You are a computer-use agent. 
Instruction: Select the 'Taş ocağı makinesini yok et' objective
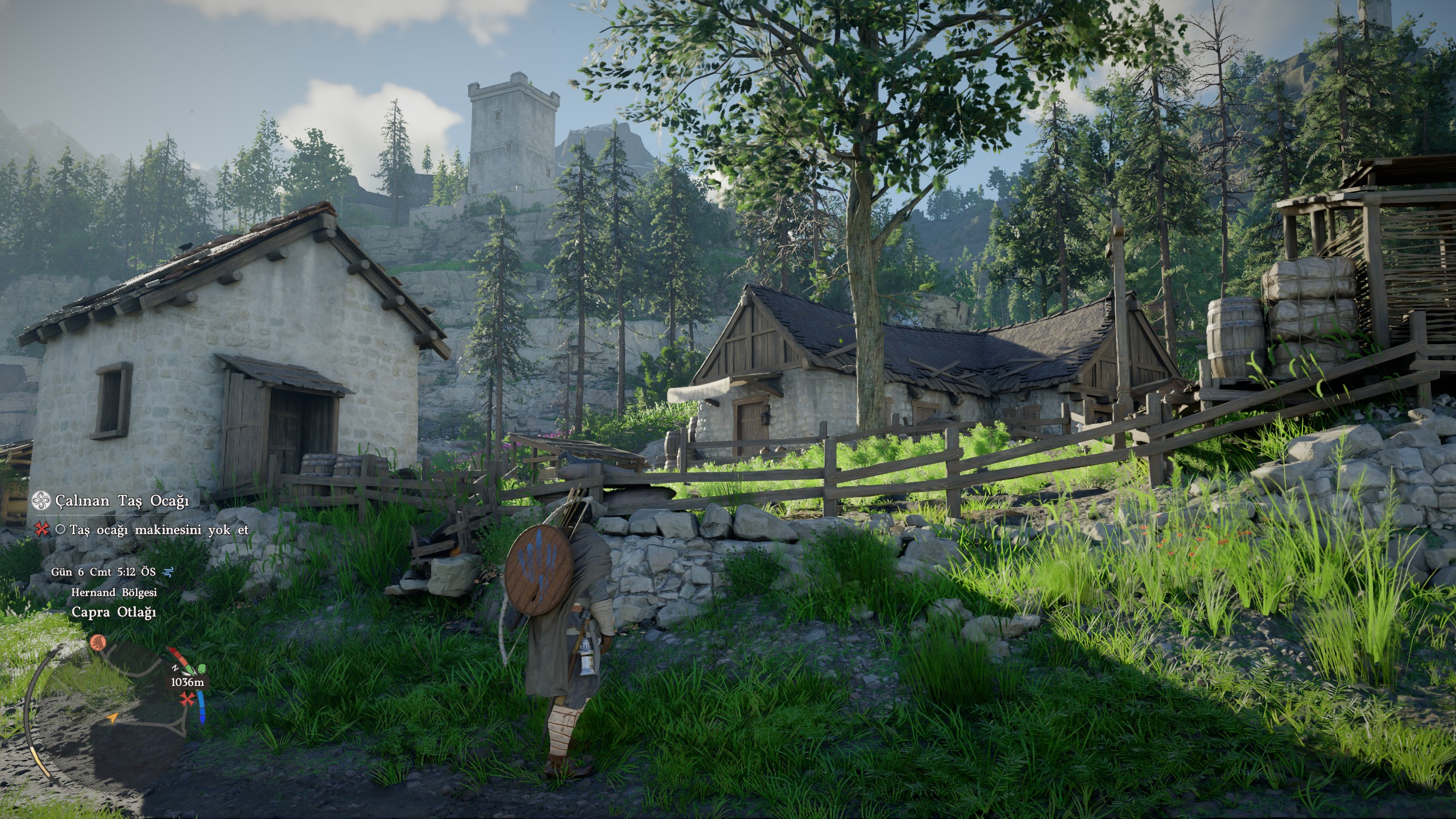(x=159, y=530)
